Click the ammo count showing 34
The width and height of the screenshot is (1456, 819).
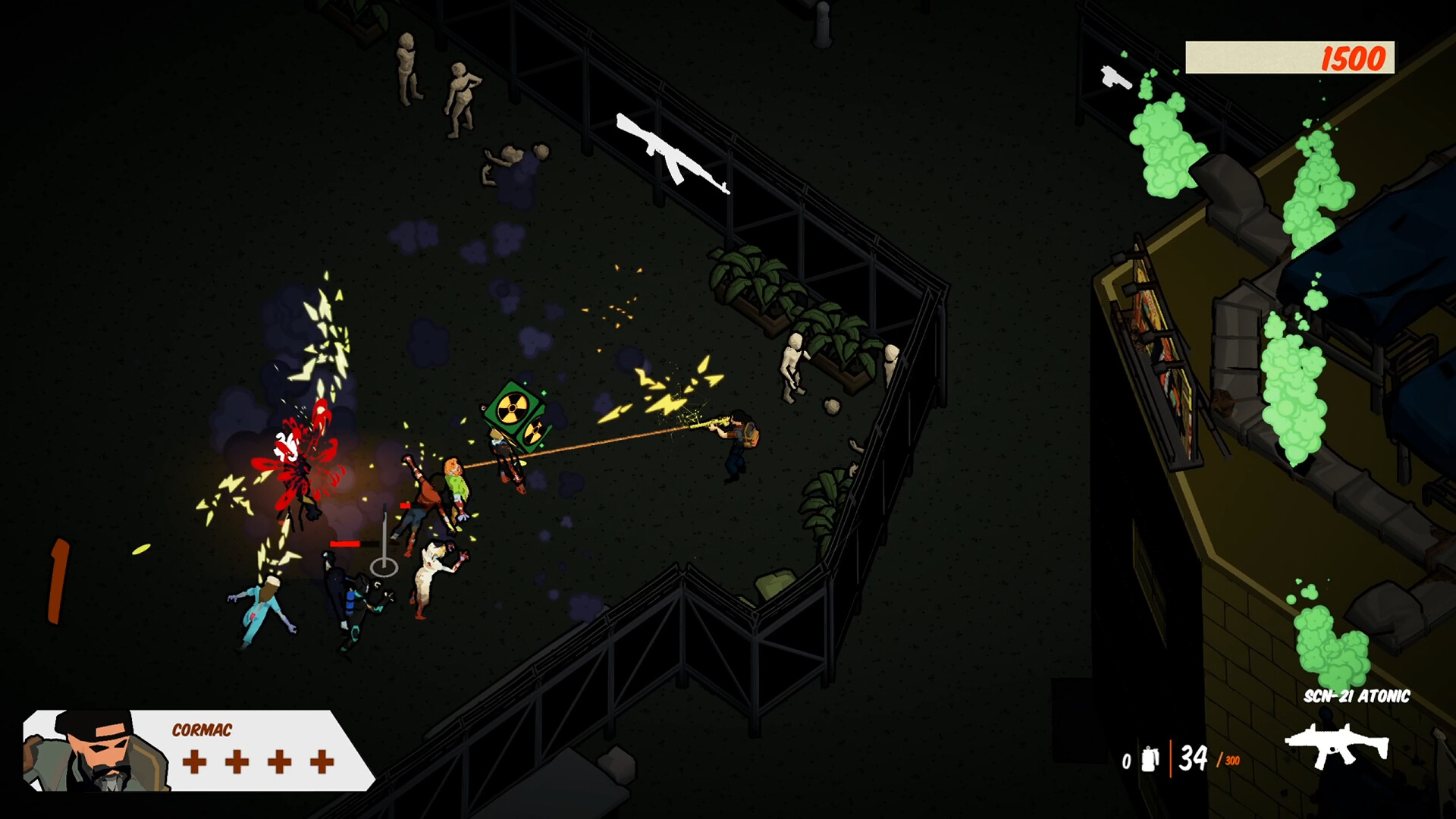(1194, 758)
